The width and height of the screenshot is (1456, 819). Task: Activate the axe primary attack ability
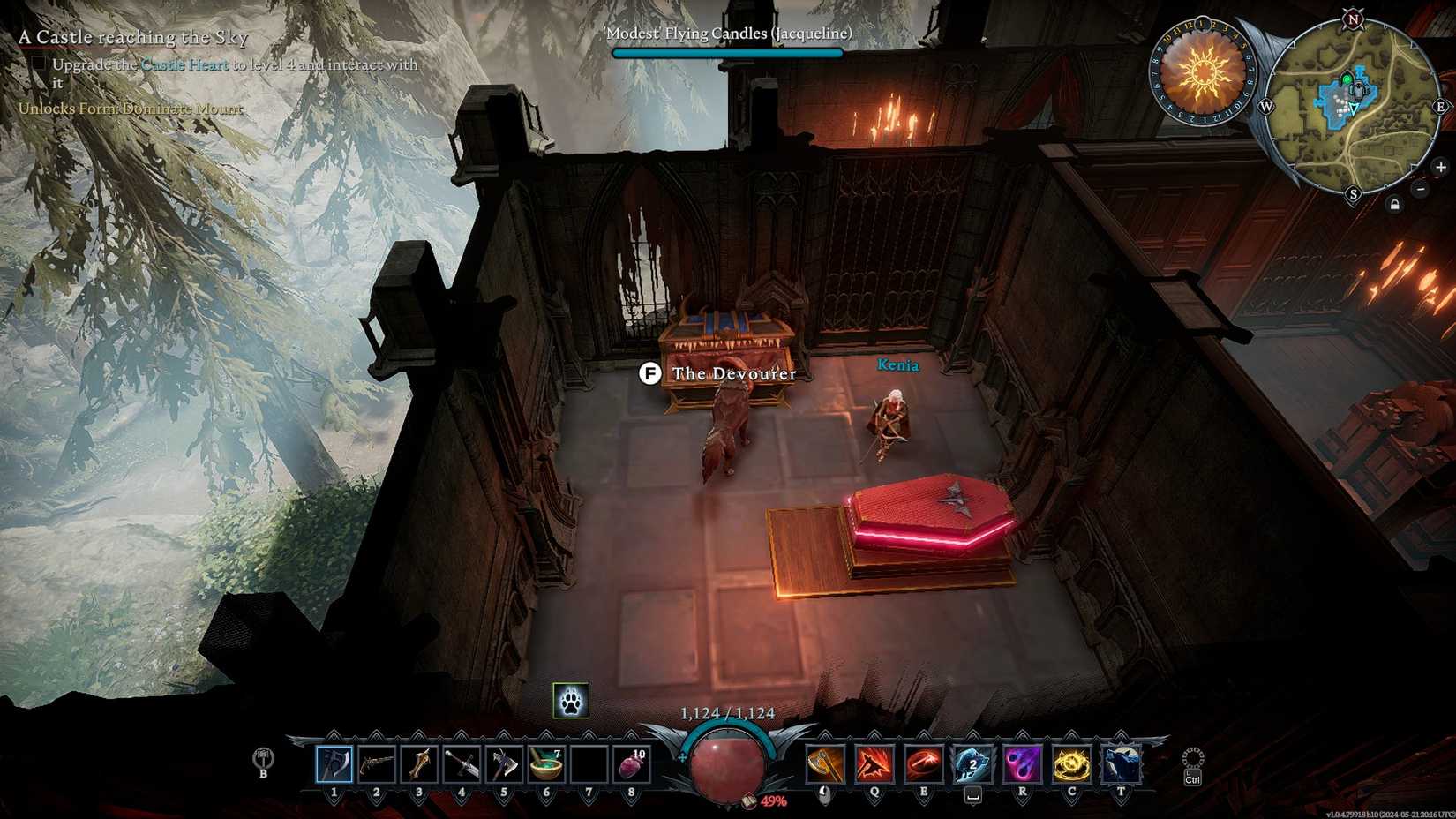point(824,764)
